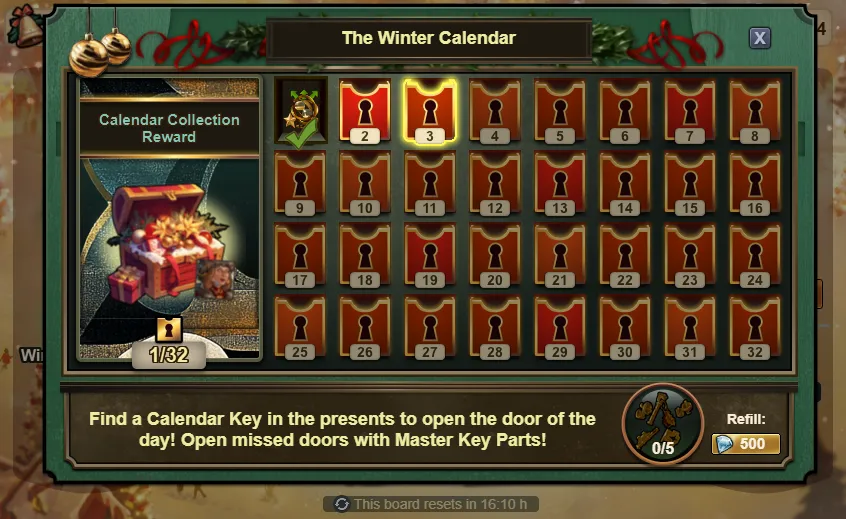Choose calendar door number 13
The height and width of the screenshot is (519, 846).
click(x=560, y=182)
